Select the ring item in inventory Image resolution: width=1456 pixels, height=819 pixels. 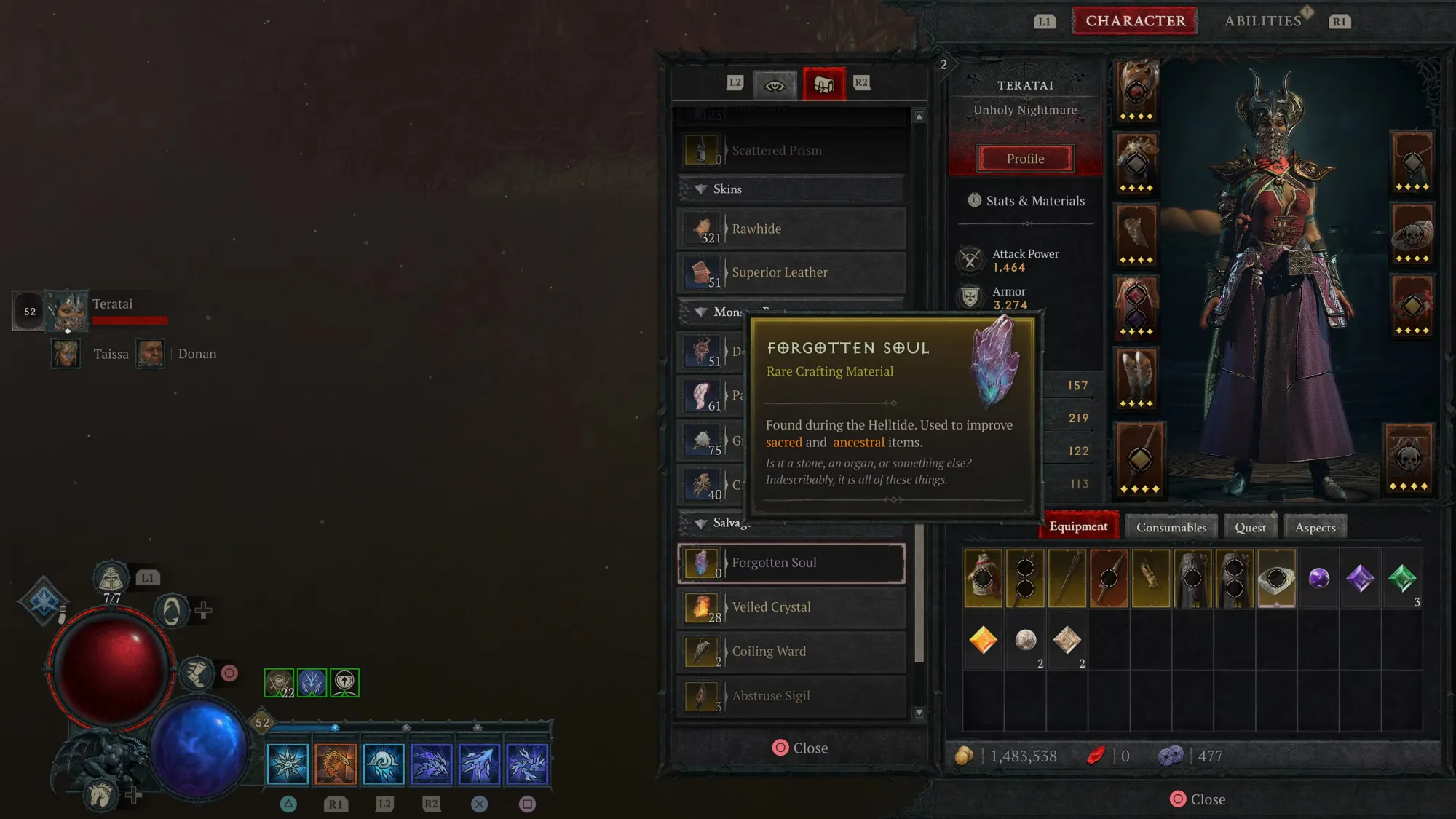pos(1276,579)
